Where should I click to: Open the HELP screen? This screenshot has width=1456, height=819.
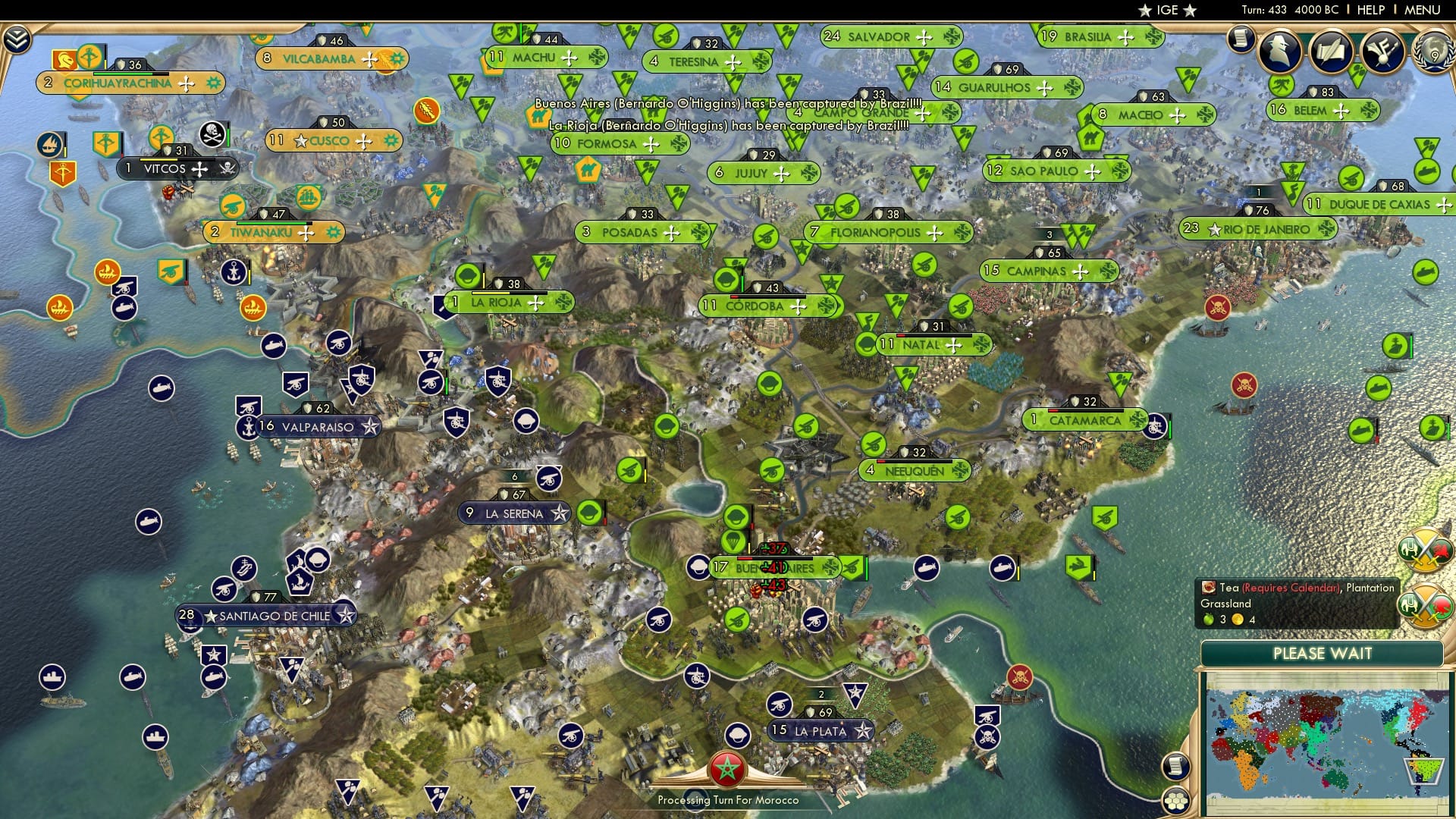click(x=1370, y=10)
